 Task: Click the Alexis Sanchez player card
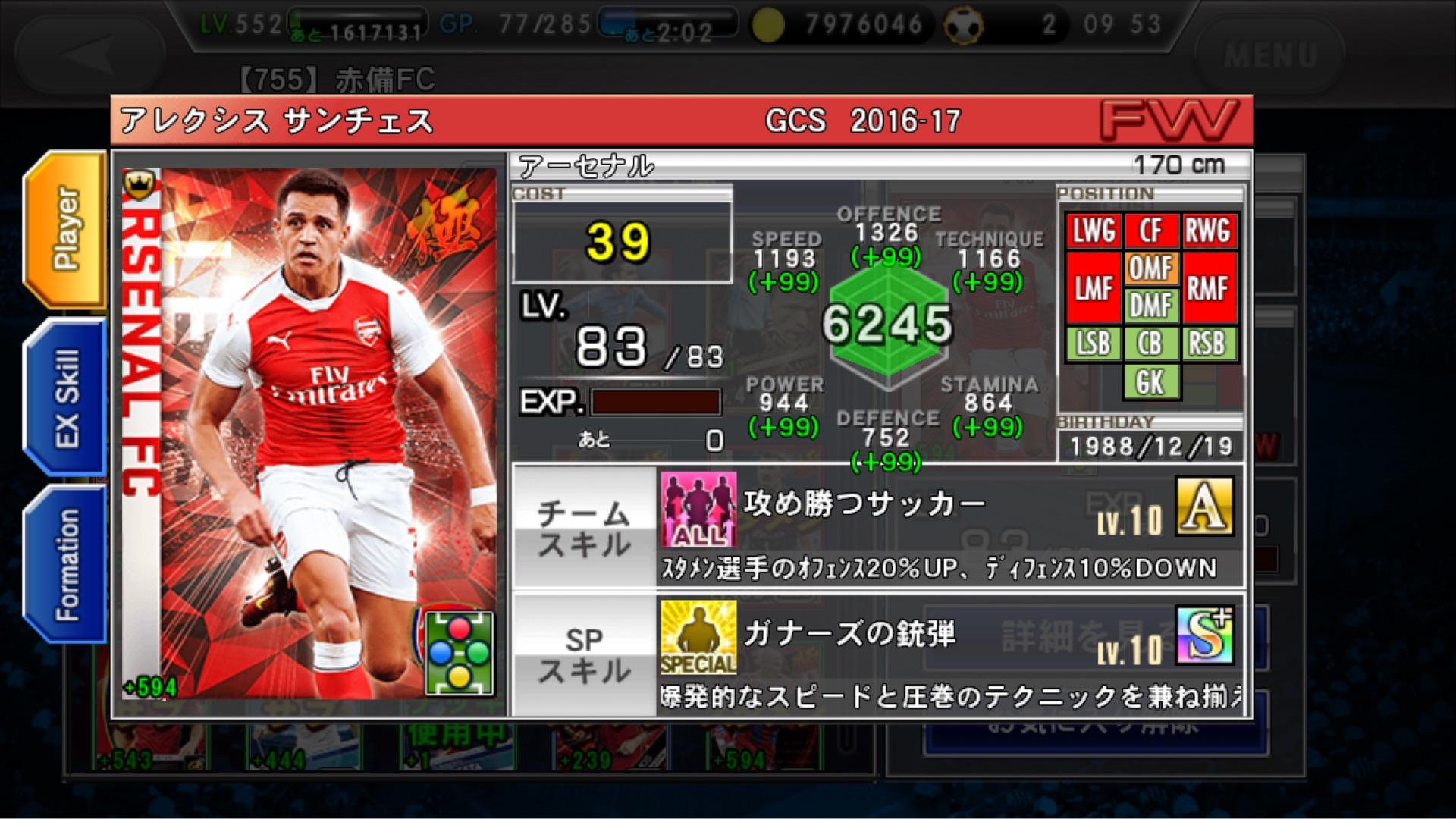click(x=309, y=432)
